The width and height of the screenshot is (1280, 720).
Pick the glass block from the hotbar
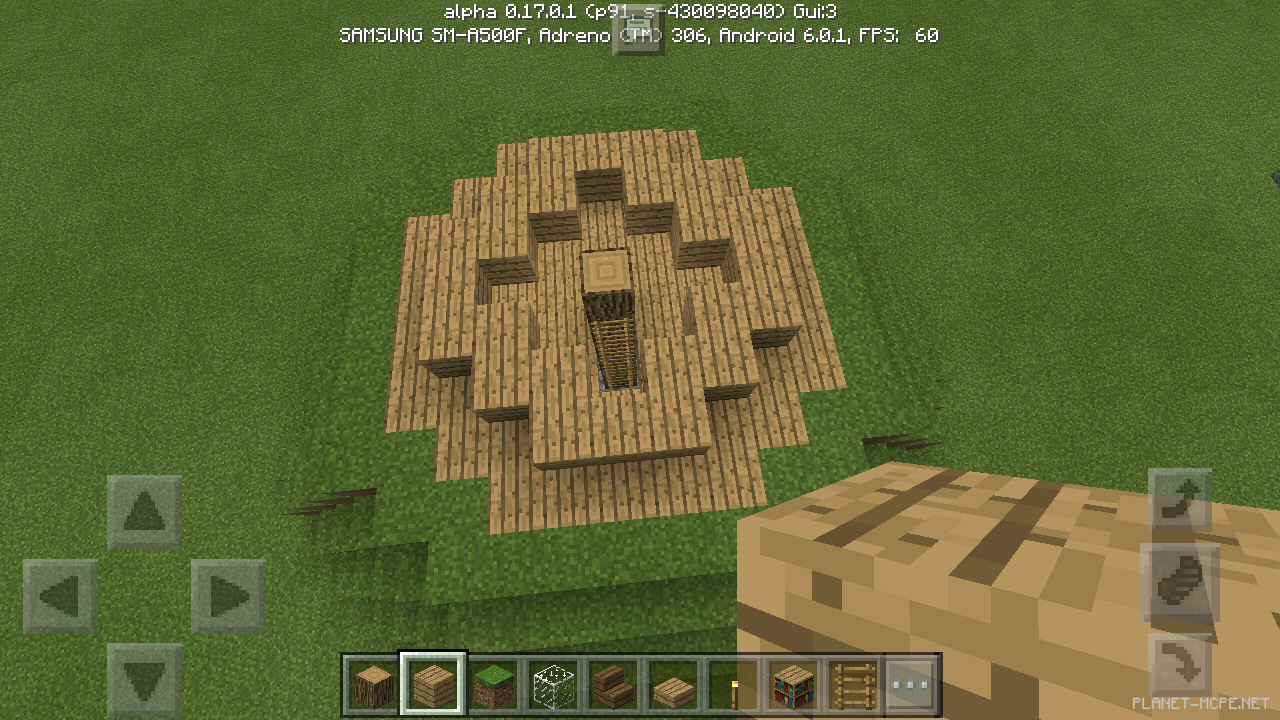pos(552,683)
